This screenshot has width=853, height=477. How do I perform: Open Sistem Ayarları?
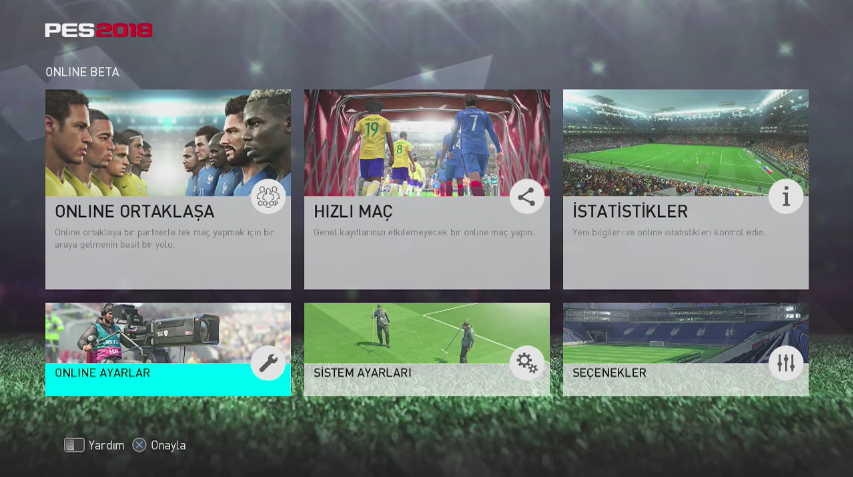(x=427, y=350)
